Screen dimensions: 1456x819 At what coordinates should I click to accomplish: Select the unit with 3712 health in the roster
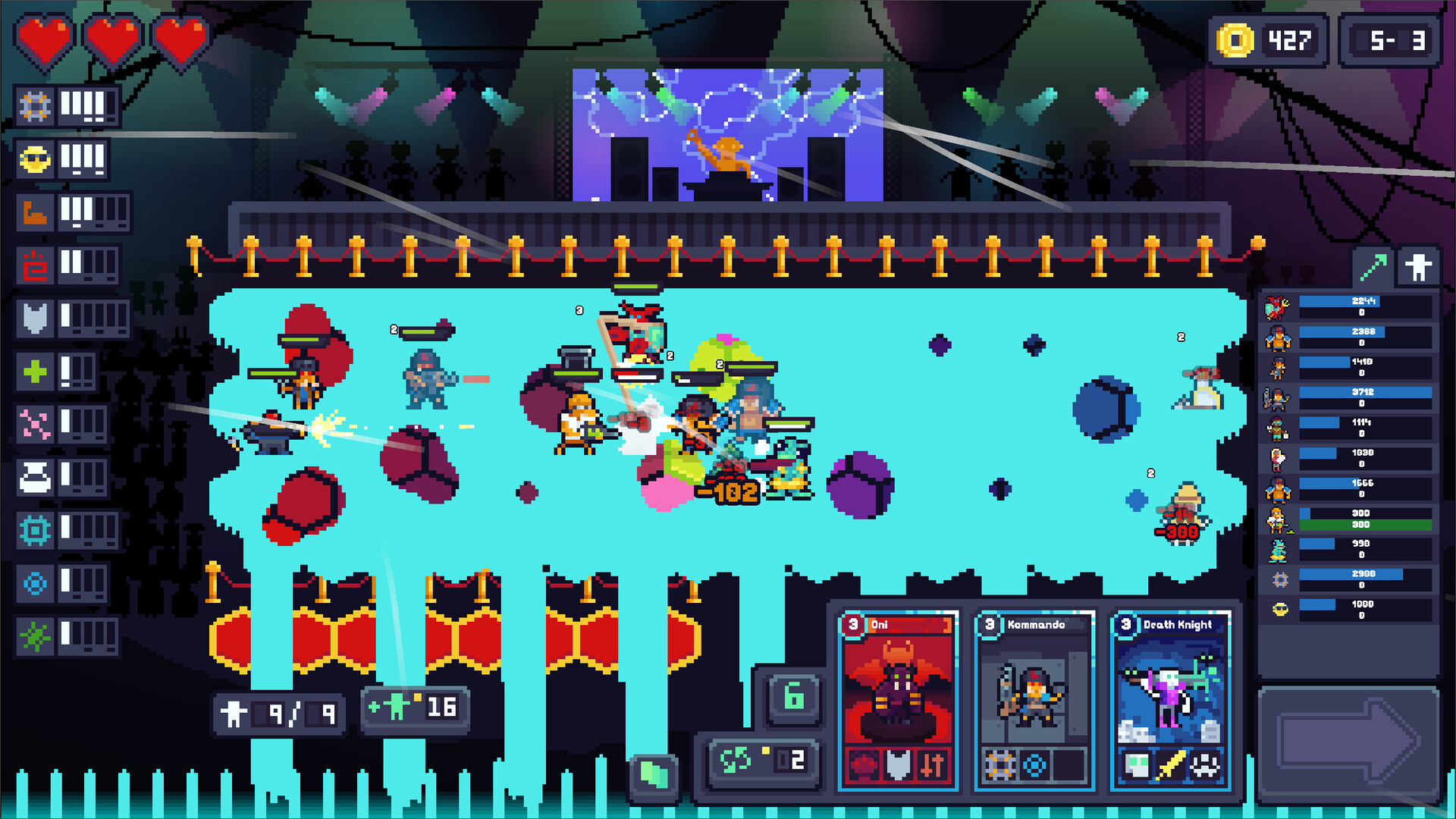(1362, 393)
